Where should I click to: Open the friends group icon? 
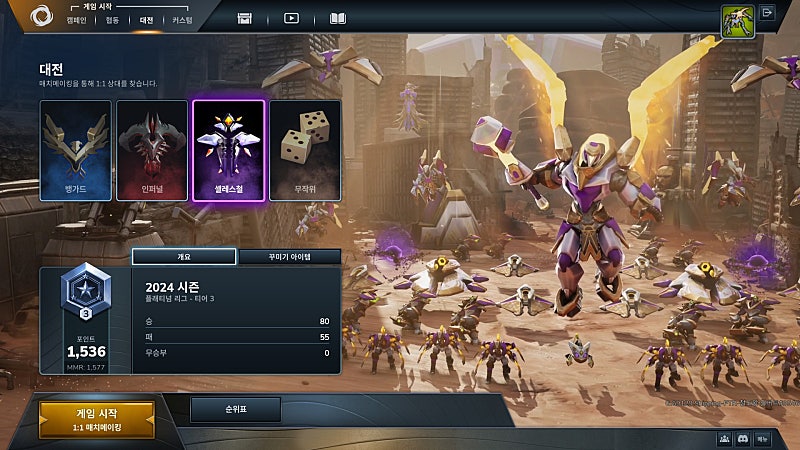coord(724,439)
